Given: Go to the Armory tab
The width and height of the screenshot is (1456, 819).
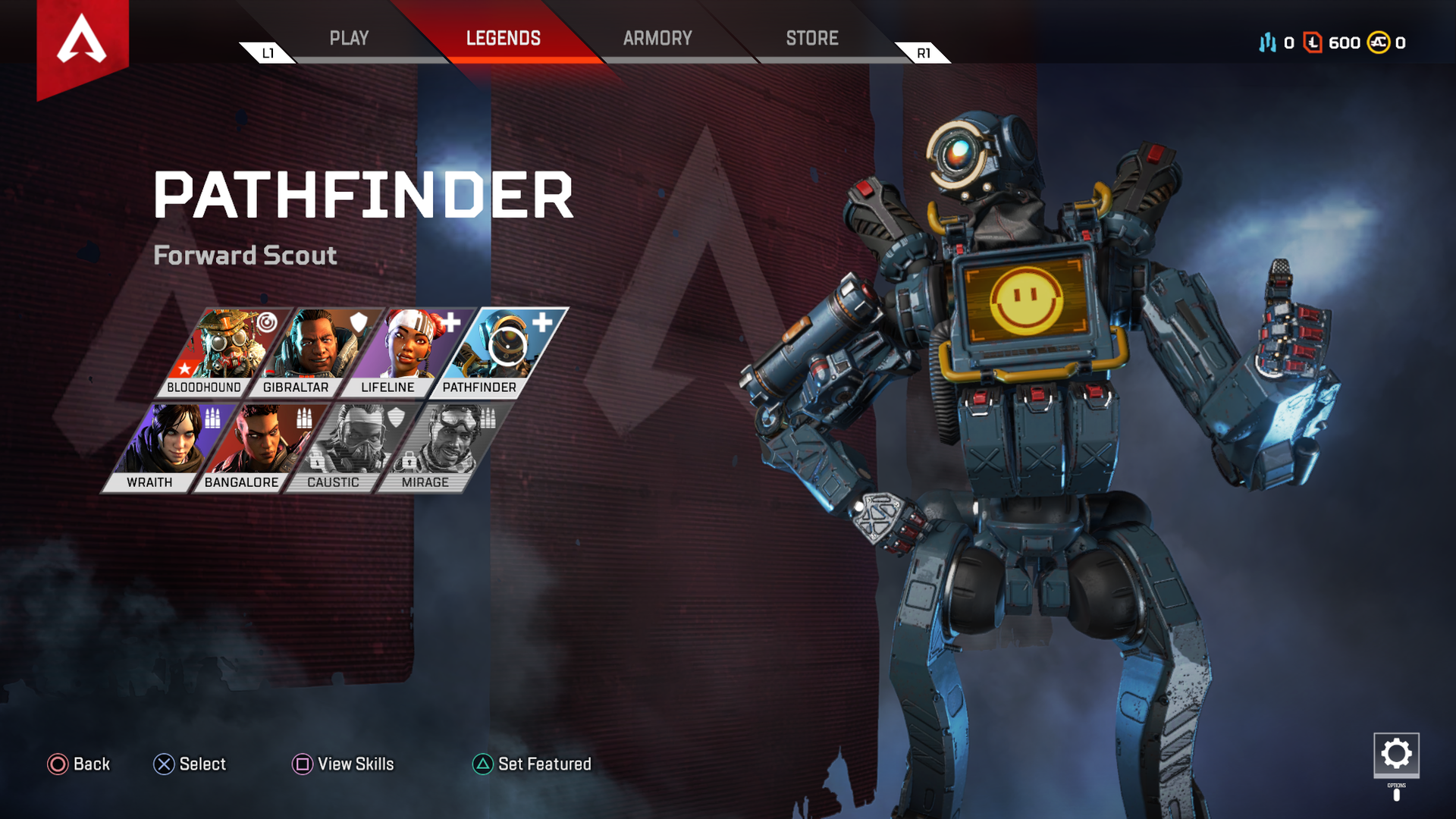Looking at the screenshot, I should (x=657, y=38).
